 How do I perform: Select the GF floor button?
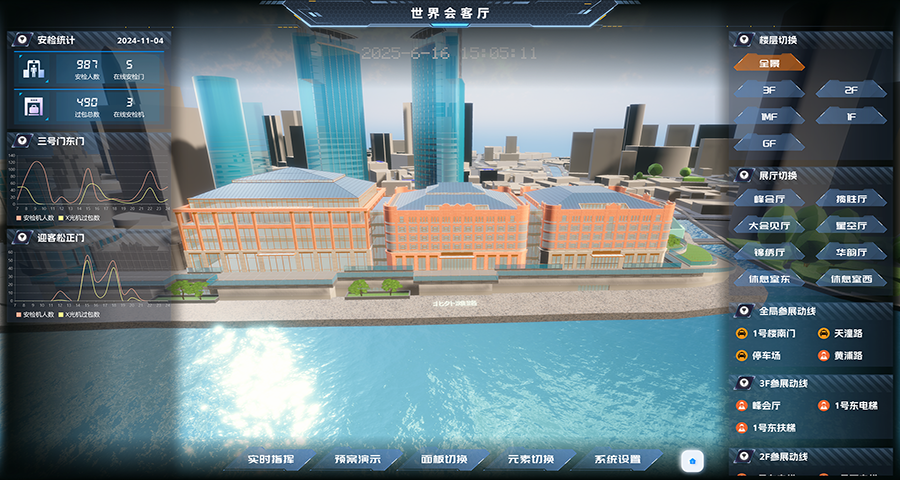coord(769,143)
